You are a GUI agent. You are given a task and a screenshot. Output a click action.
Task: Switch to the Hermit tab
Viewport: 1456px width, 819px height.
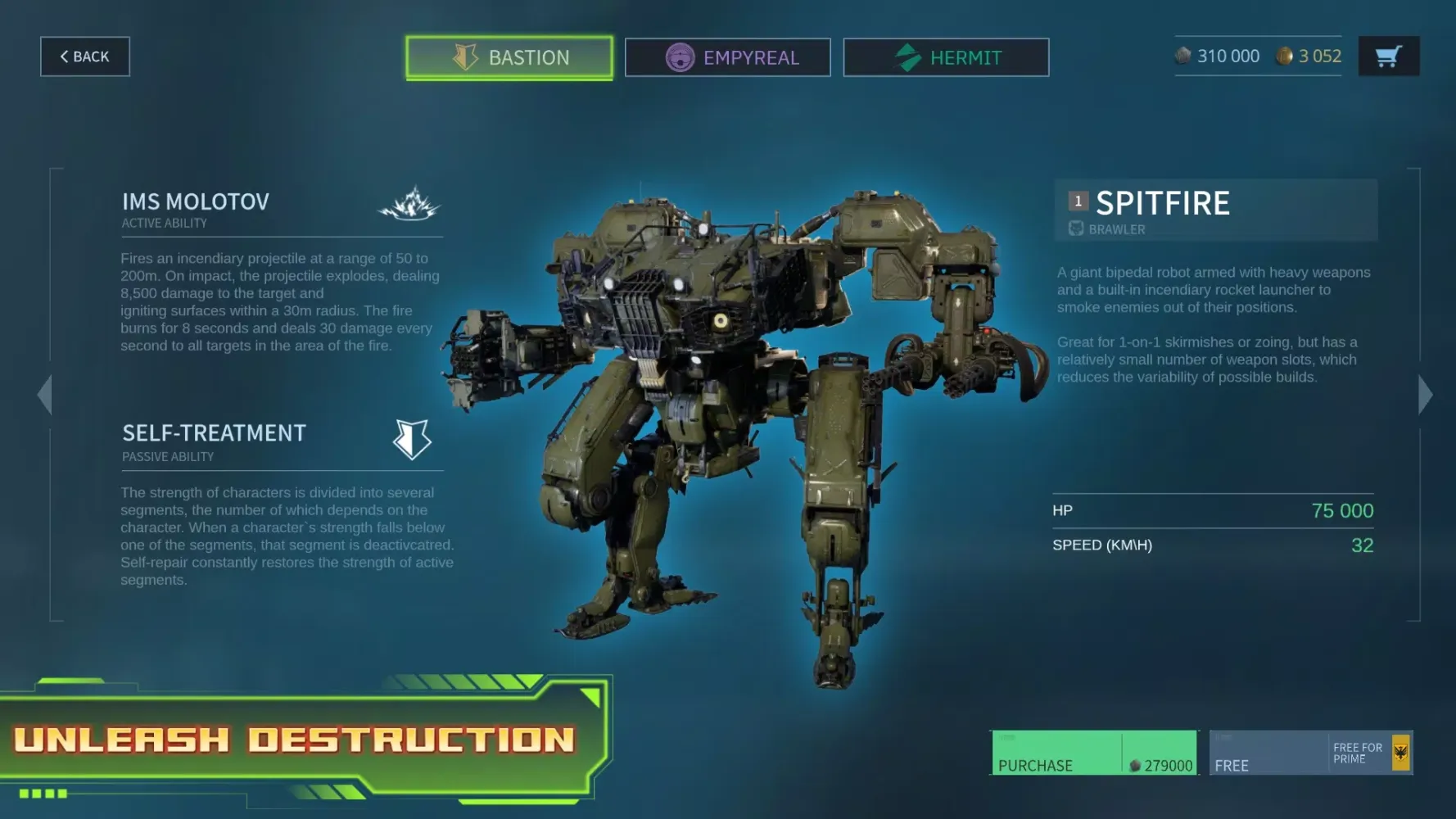coord(946,57)
